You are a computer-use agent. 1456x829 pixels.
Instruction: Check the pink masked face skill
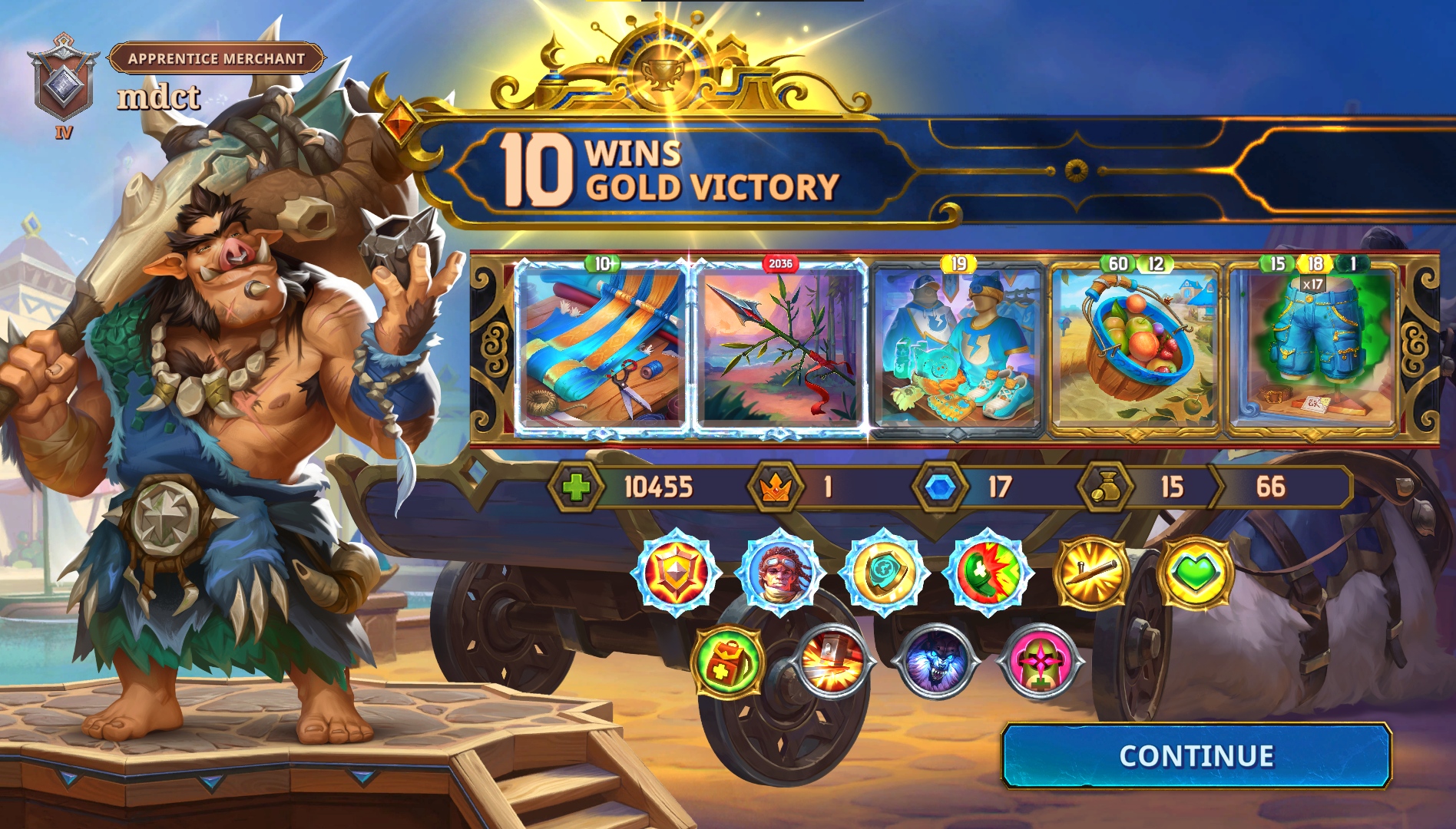1041,662
